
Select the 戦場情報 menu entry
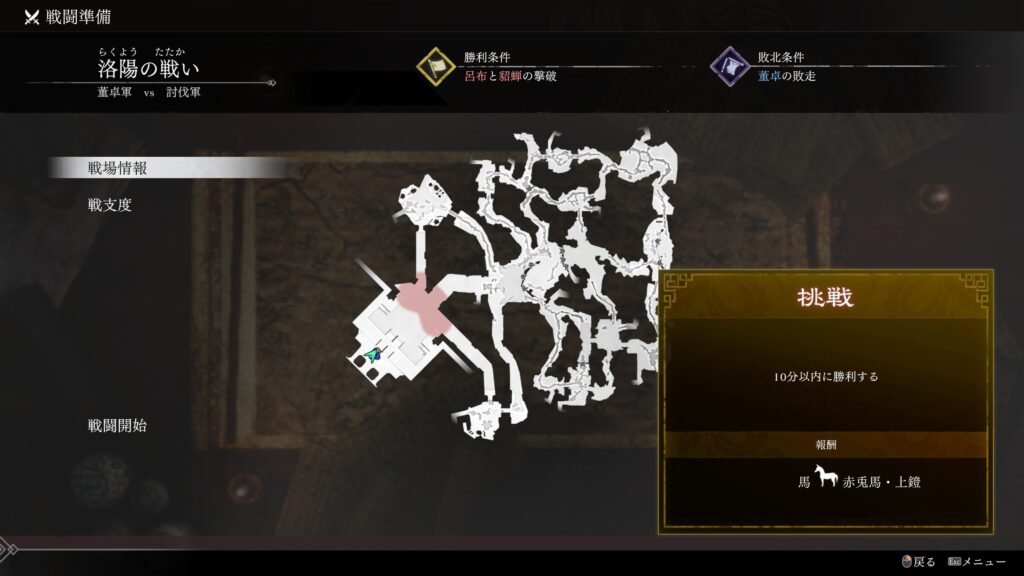click(x=118, y=168)
